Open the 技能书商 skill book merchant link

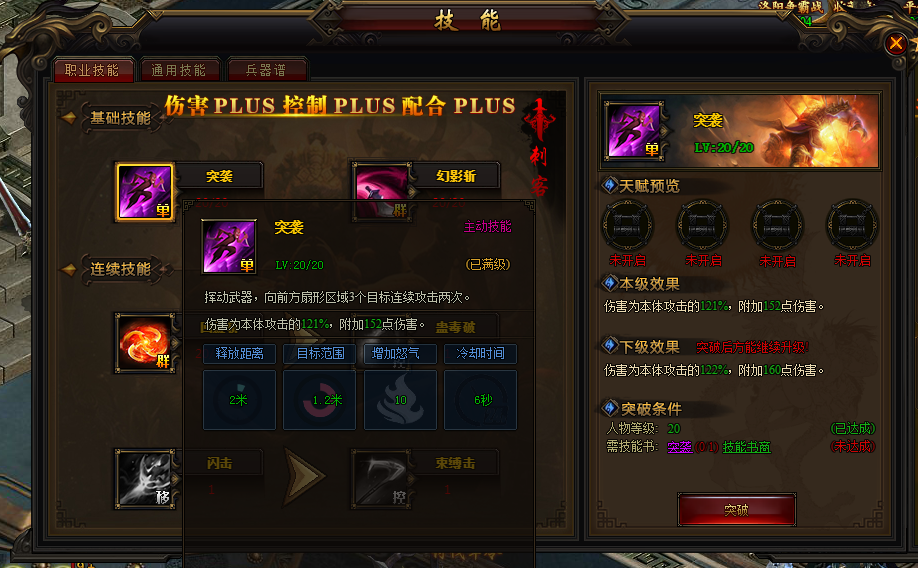tap(746, 447)
